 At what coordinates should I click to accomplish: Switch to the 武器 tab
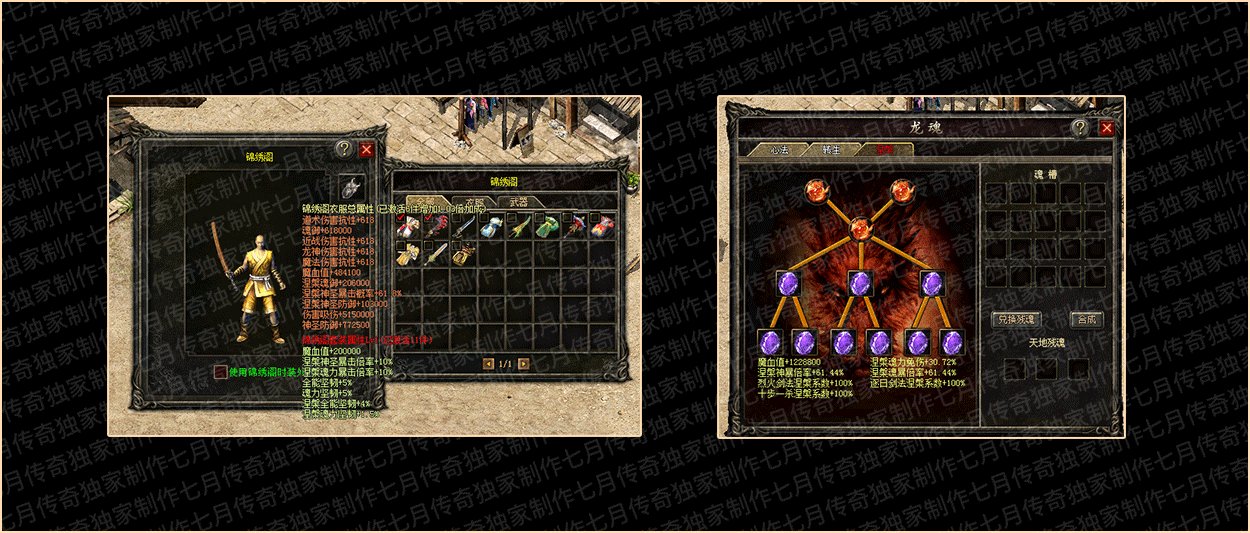point(519,201)
